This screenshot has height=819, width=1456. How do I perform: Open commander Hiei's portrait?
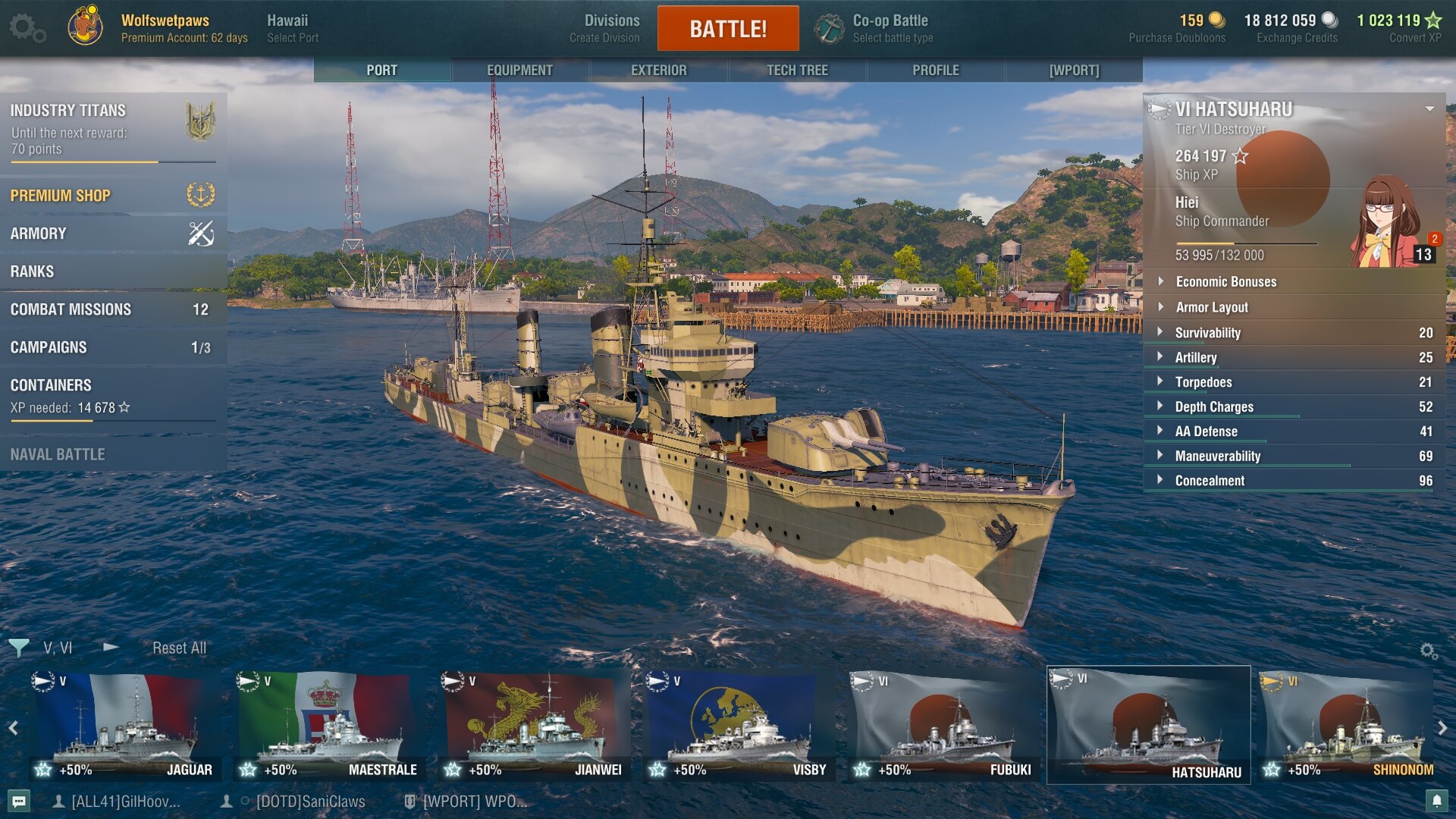(1389, 222)
